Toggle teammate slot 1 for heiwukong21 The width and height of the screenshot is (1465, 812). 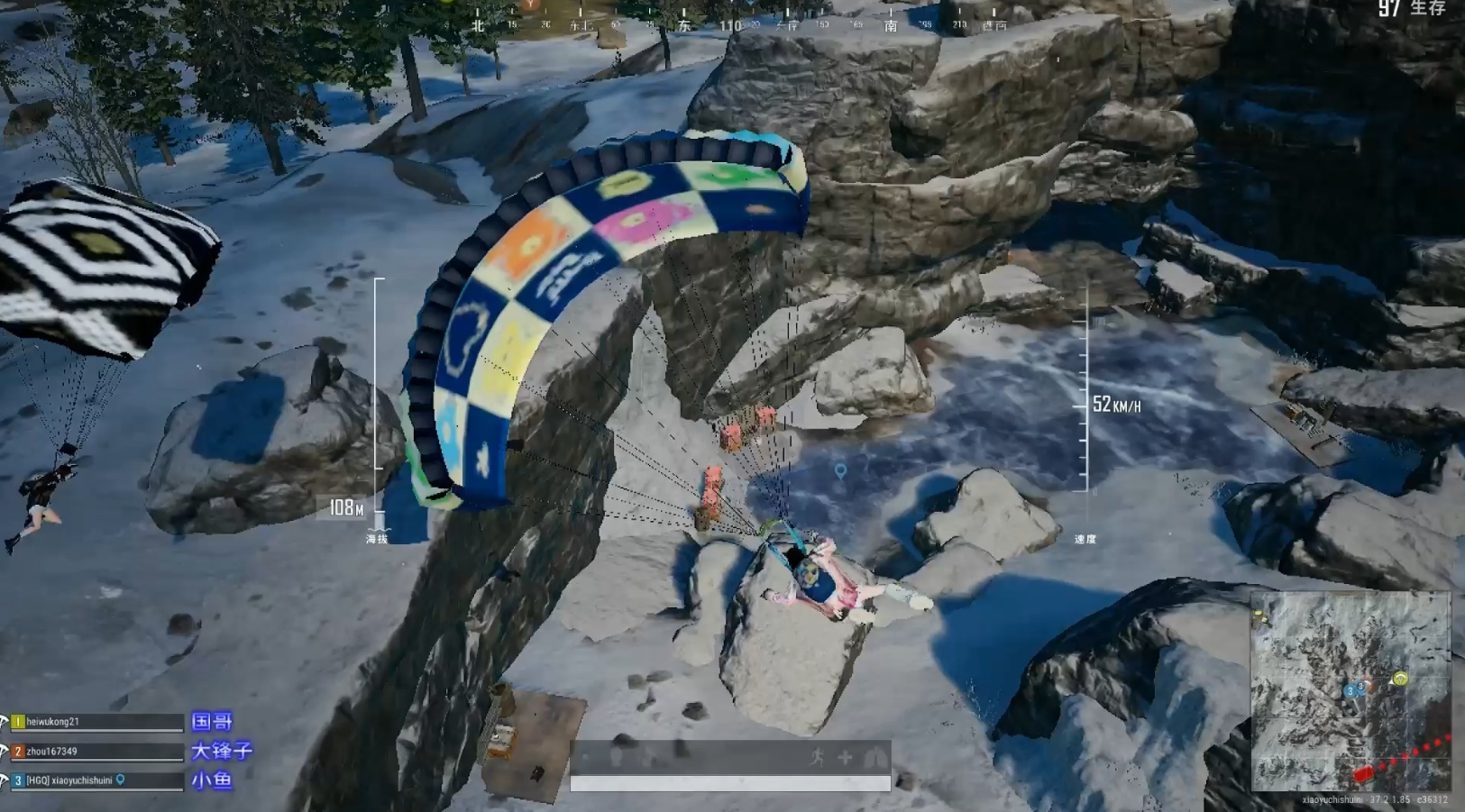(18, 722)
